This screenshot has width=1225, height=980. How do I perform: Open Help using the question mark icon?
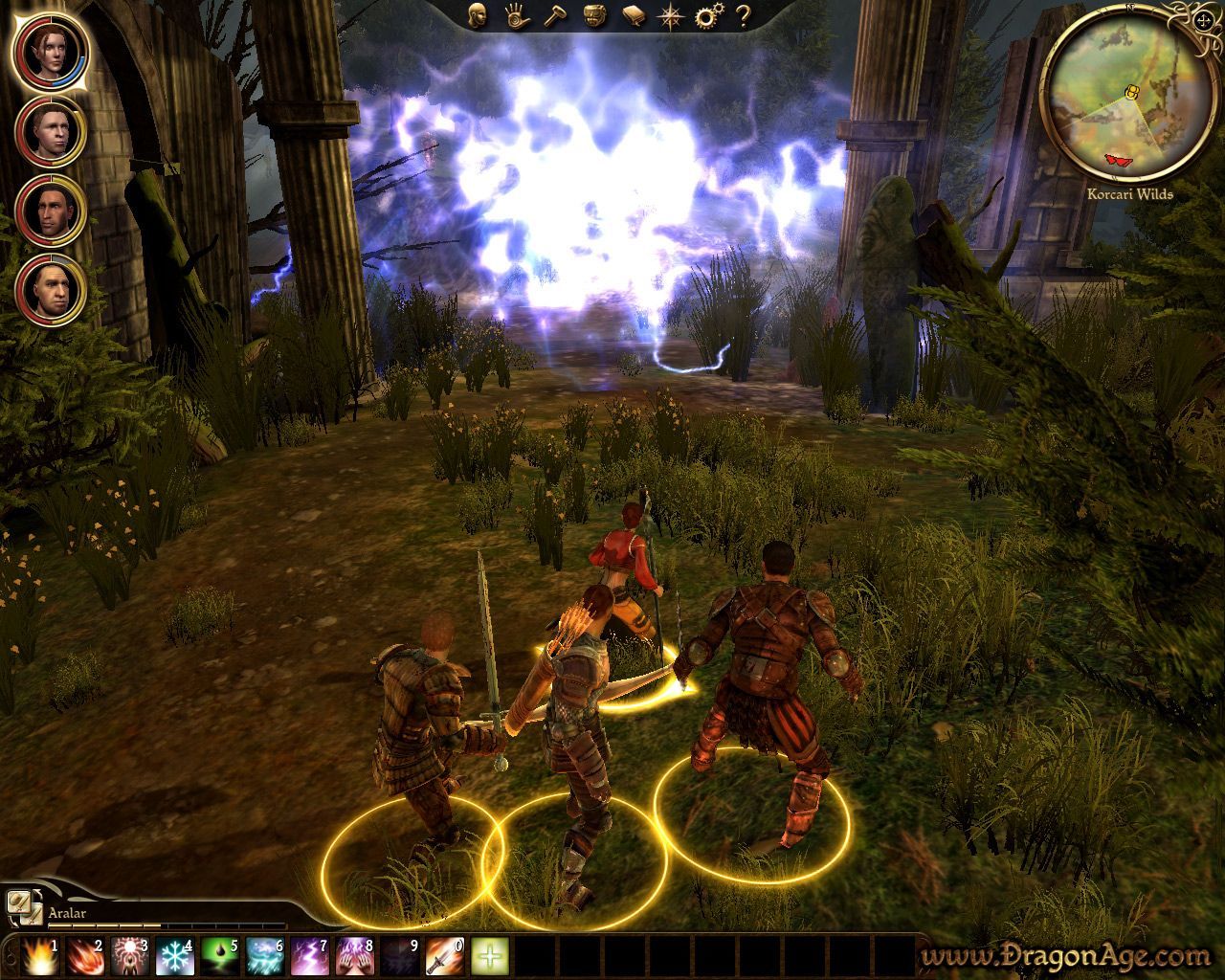point(742,17)
